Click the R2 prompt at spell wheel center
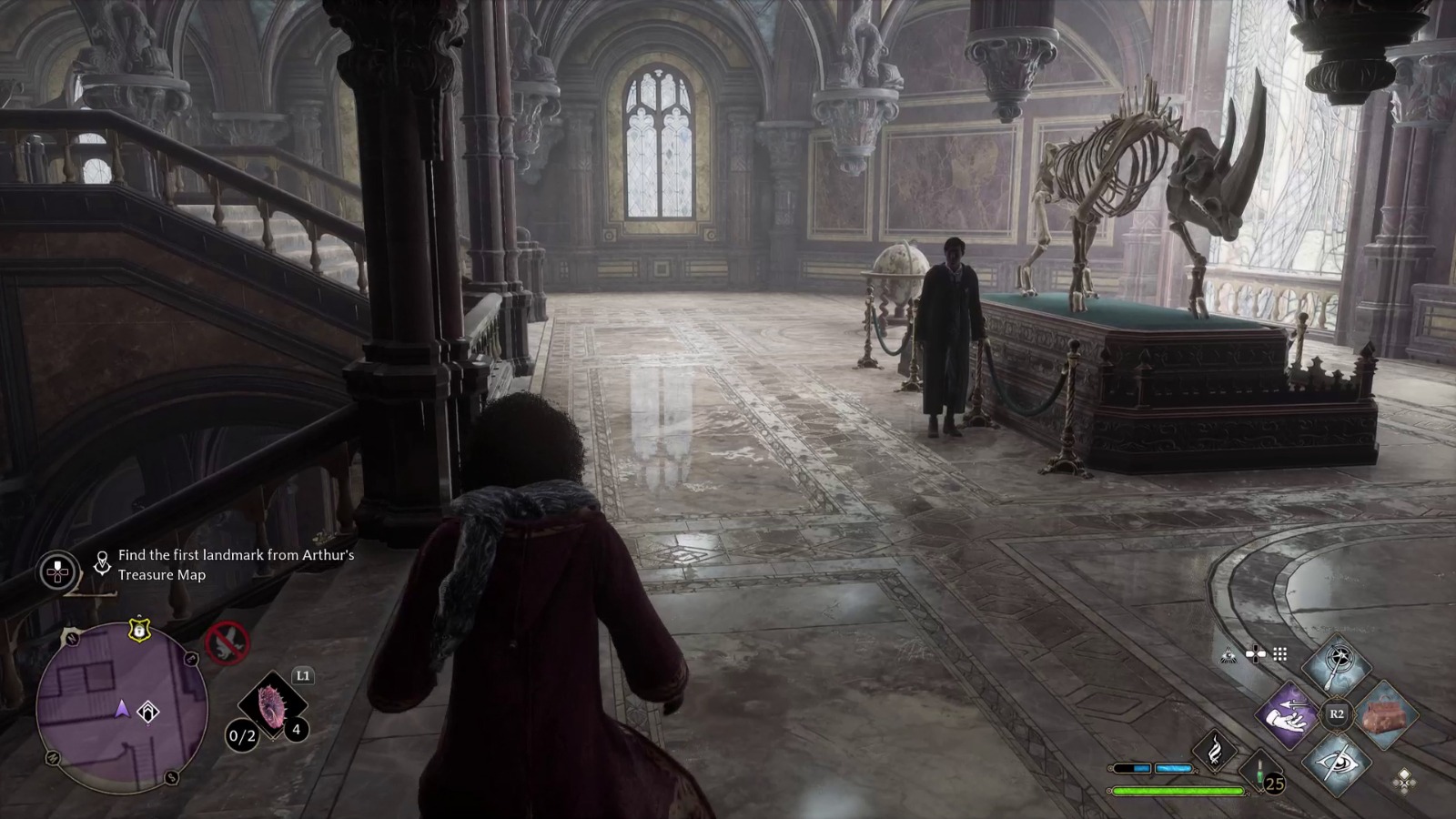 (1337, 713)
